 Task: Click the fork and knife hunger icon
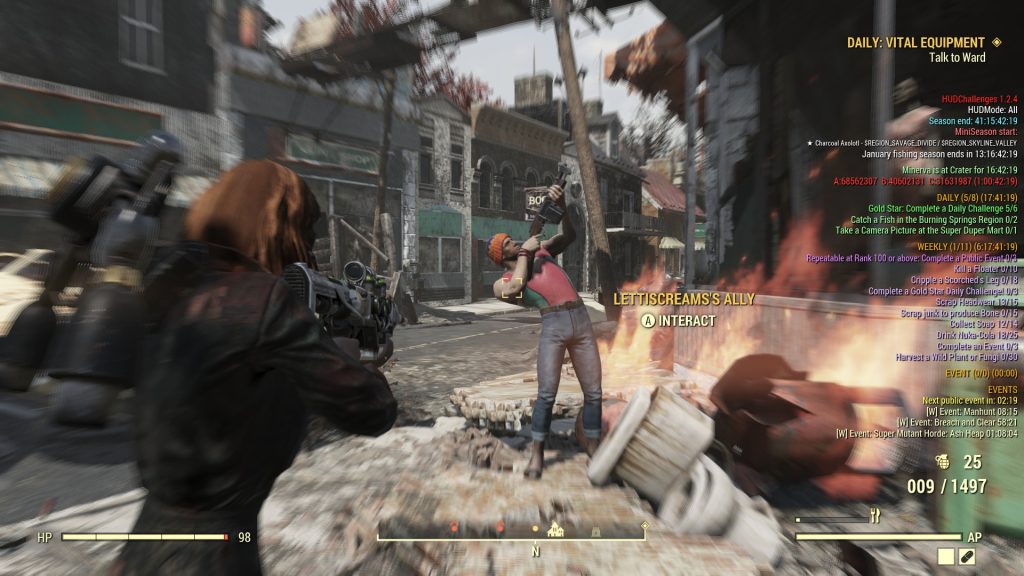(x=875, y=516)
